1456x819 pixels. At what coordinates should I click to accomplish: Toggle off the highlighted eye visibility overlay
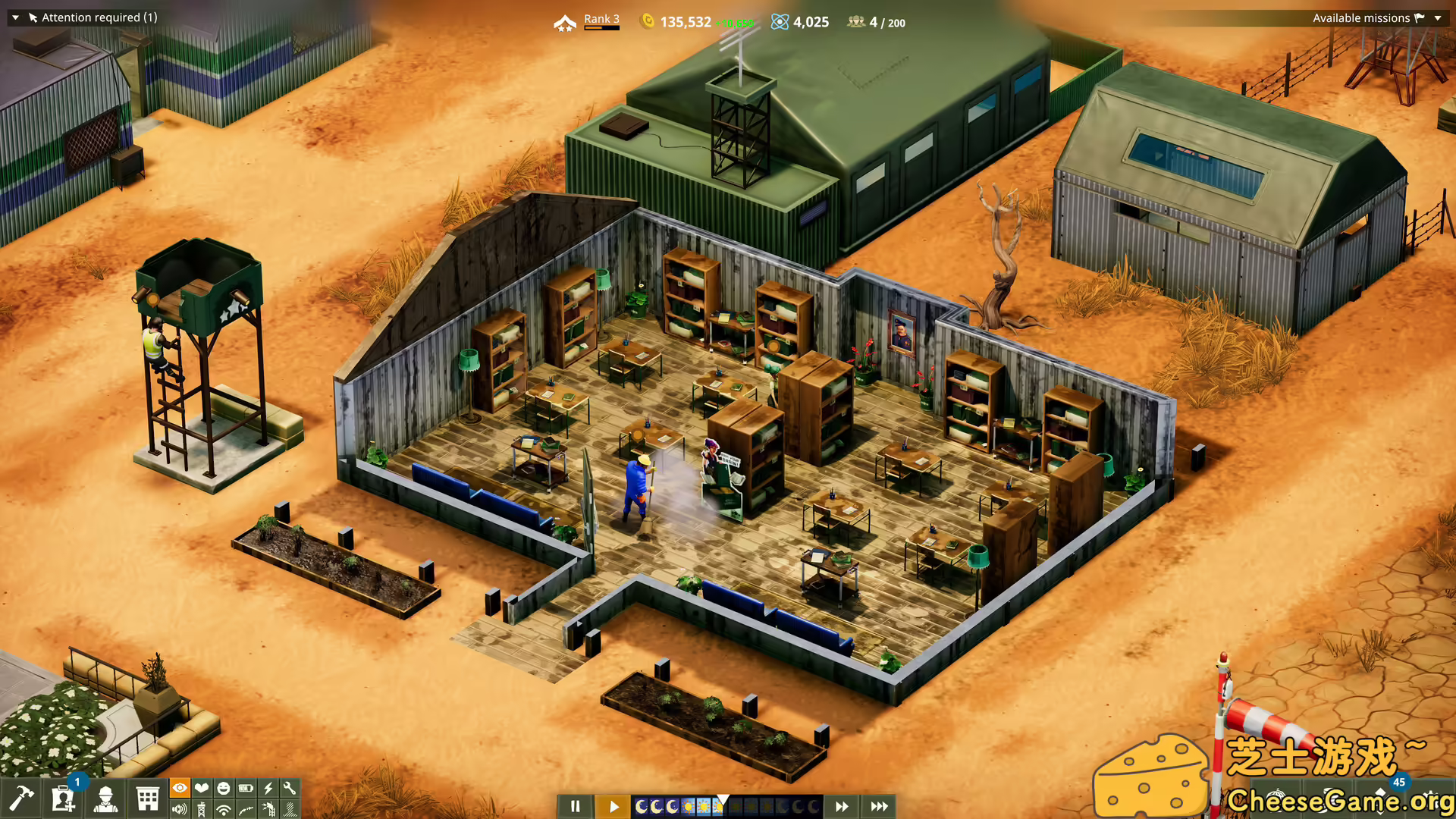(179, 788)
